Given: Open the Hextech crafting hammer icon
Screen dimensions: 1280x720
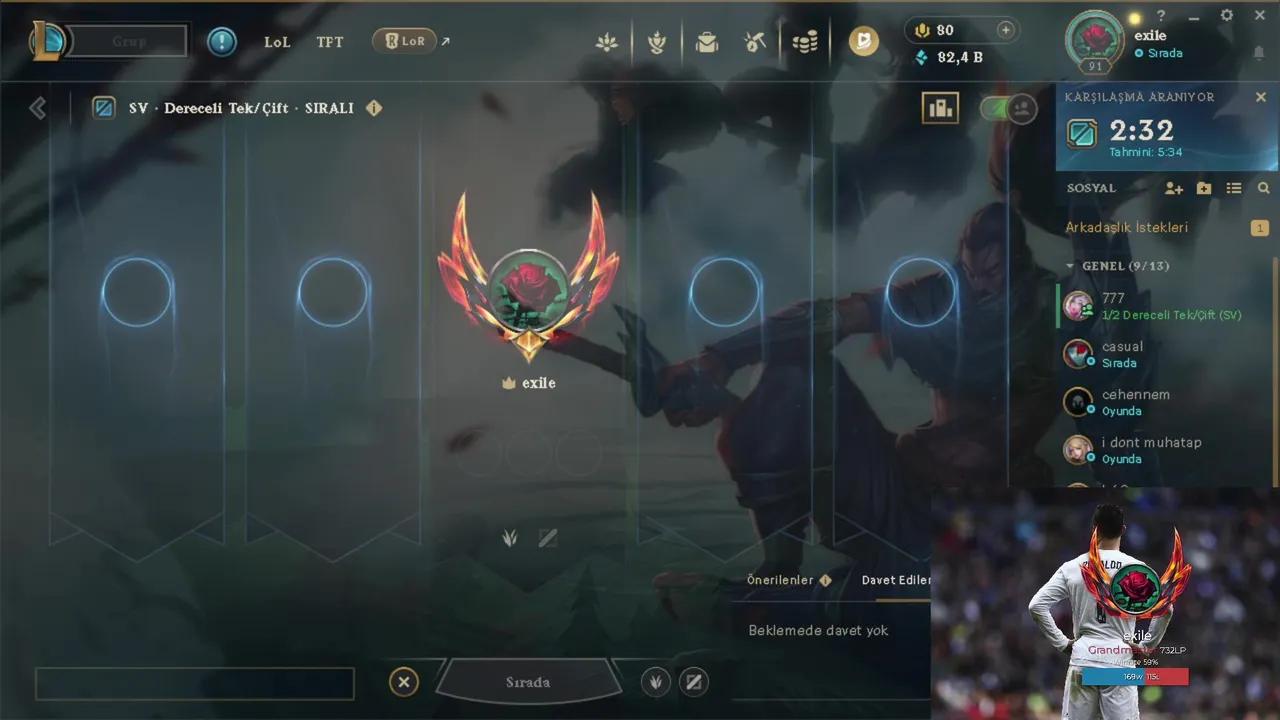Looking at the screenshot, I should click(755, 41).
